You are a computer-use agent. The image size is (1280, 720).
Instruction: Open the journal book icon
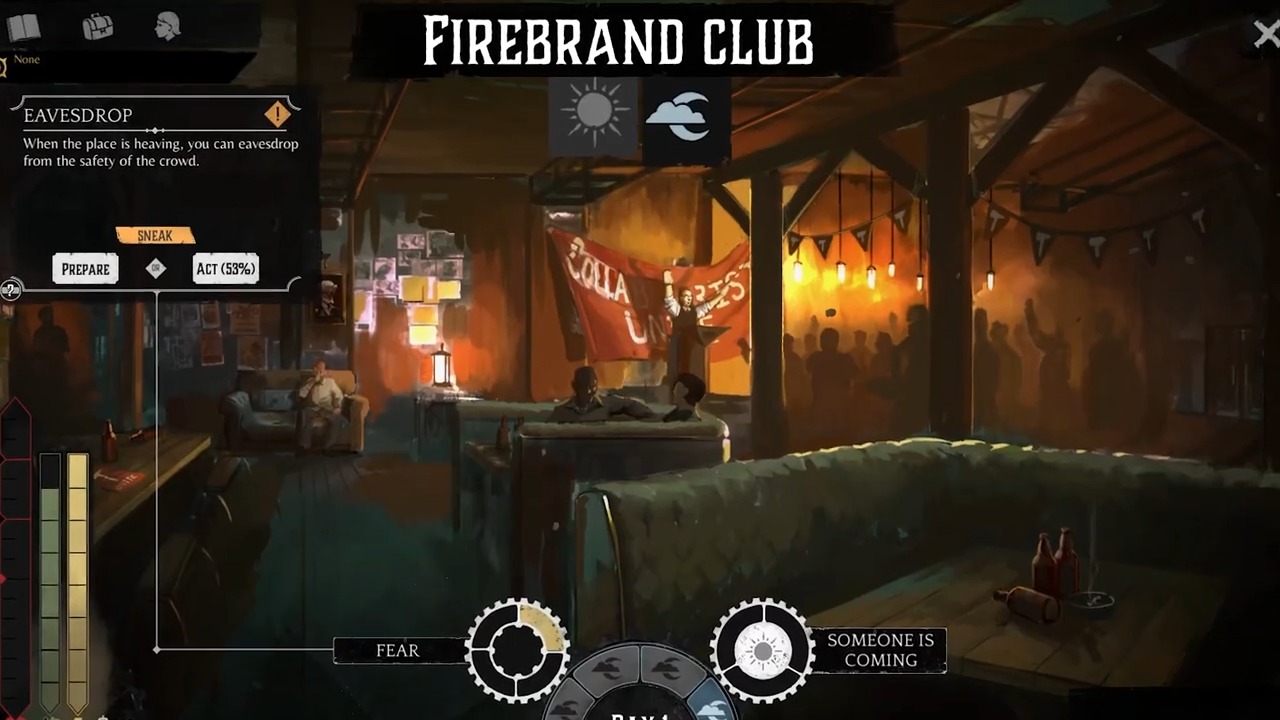tap(24, 27)
